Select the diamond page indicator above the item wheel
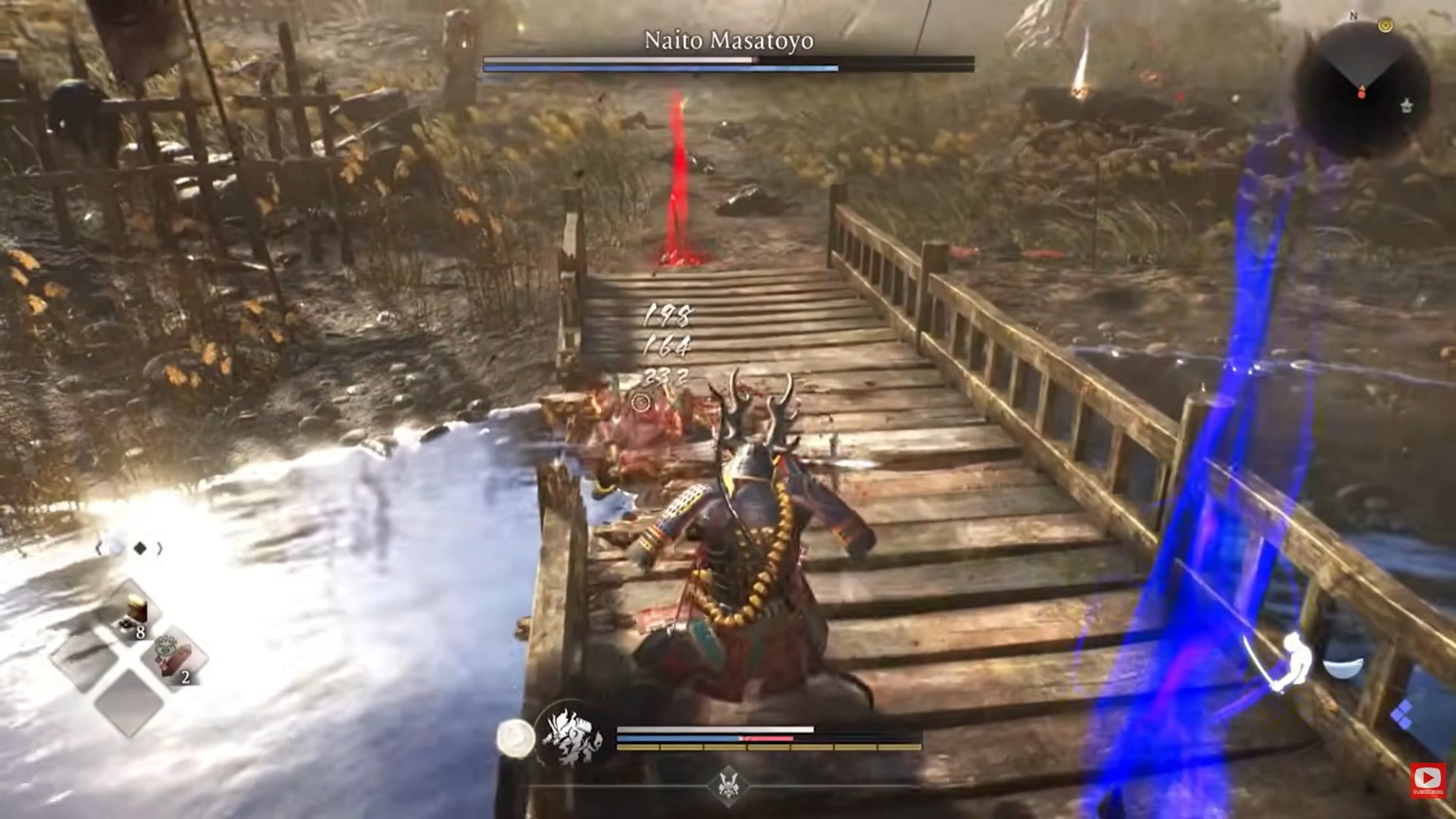The width and height of the screenshot is (1456, 819). 140,548
